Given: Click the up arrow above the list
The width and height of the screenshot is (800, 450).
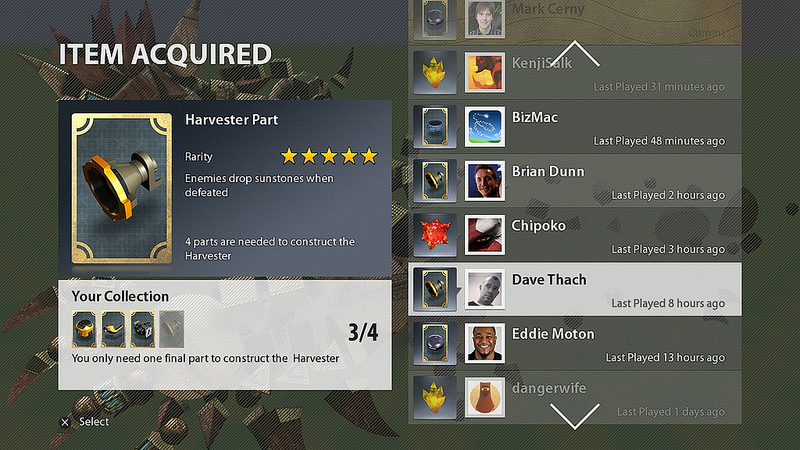Looking at the screenshot, I should coord(576,53).
